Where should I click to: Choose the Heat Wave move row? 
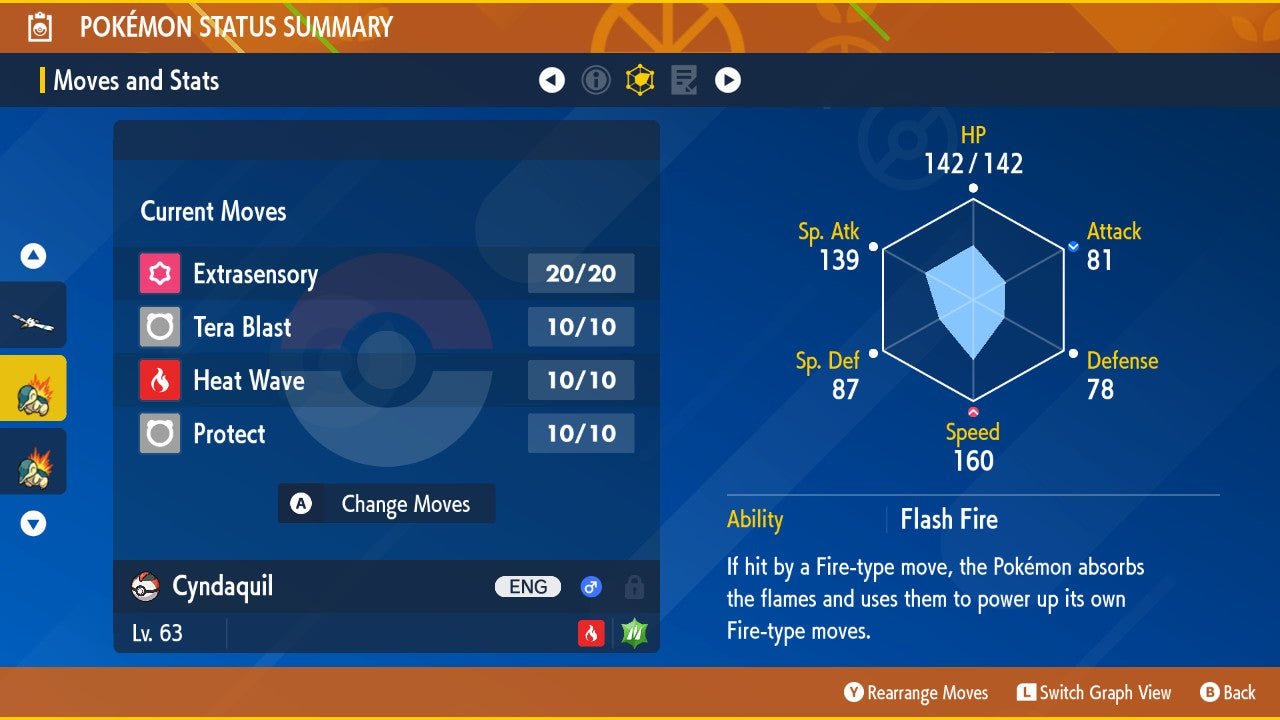386,380
